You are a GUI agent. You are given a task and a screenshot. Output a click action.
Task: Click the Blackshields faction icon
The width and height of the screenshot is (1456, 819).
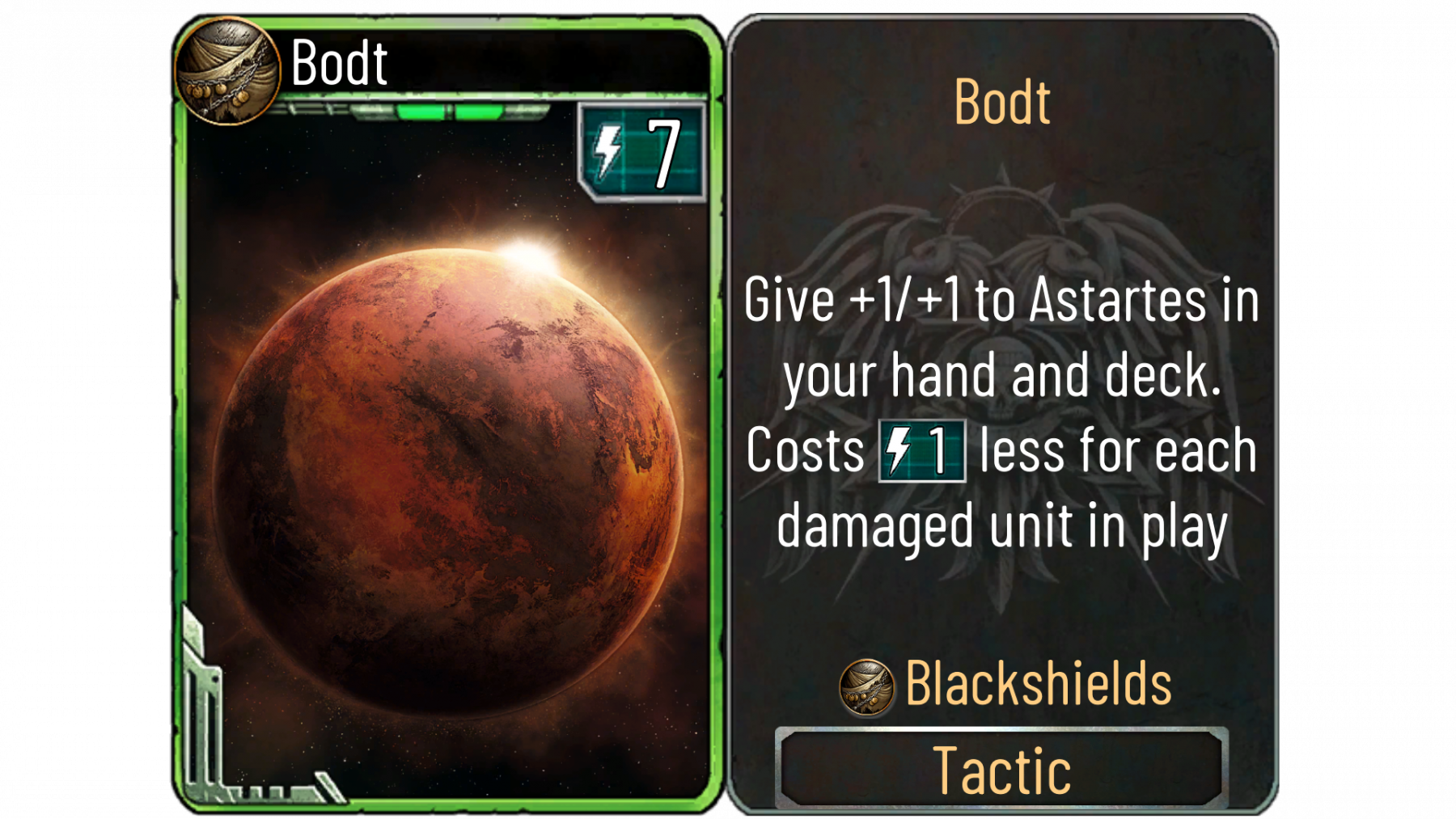pyautogui.click(x=866, y=686)
